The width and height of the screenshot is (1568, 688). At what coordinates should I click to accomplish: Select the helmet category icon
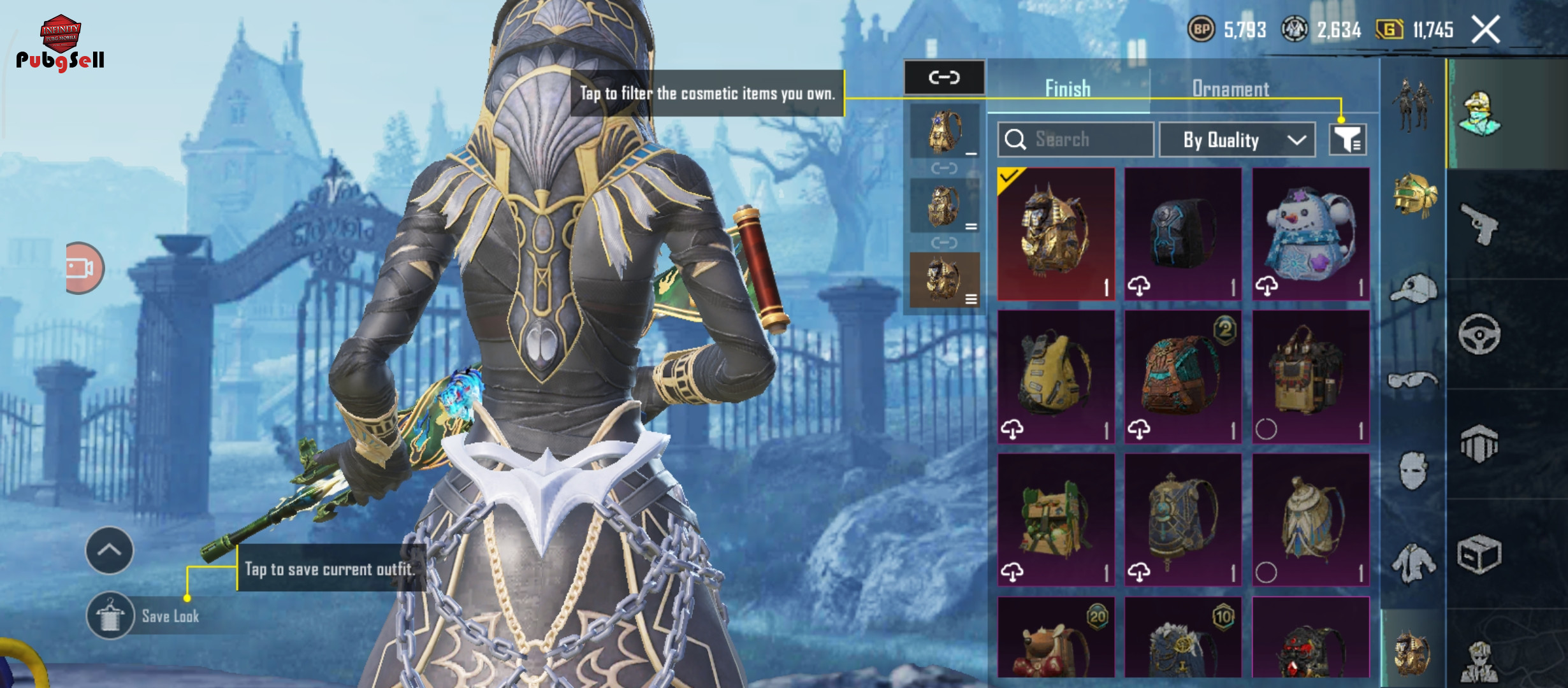pos(1414,195)
